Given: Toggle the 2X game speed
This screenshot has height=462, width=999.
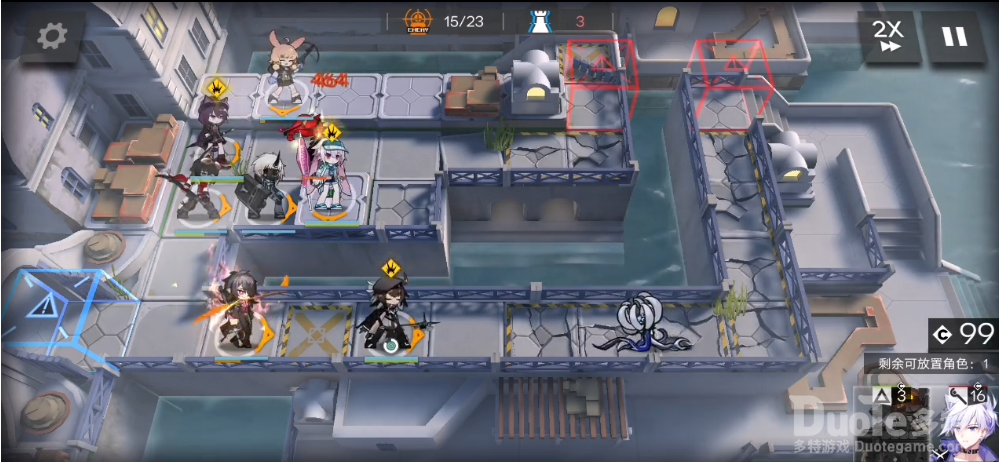Looking at the screenshot, I should (x=887, y=37).
